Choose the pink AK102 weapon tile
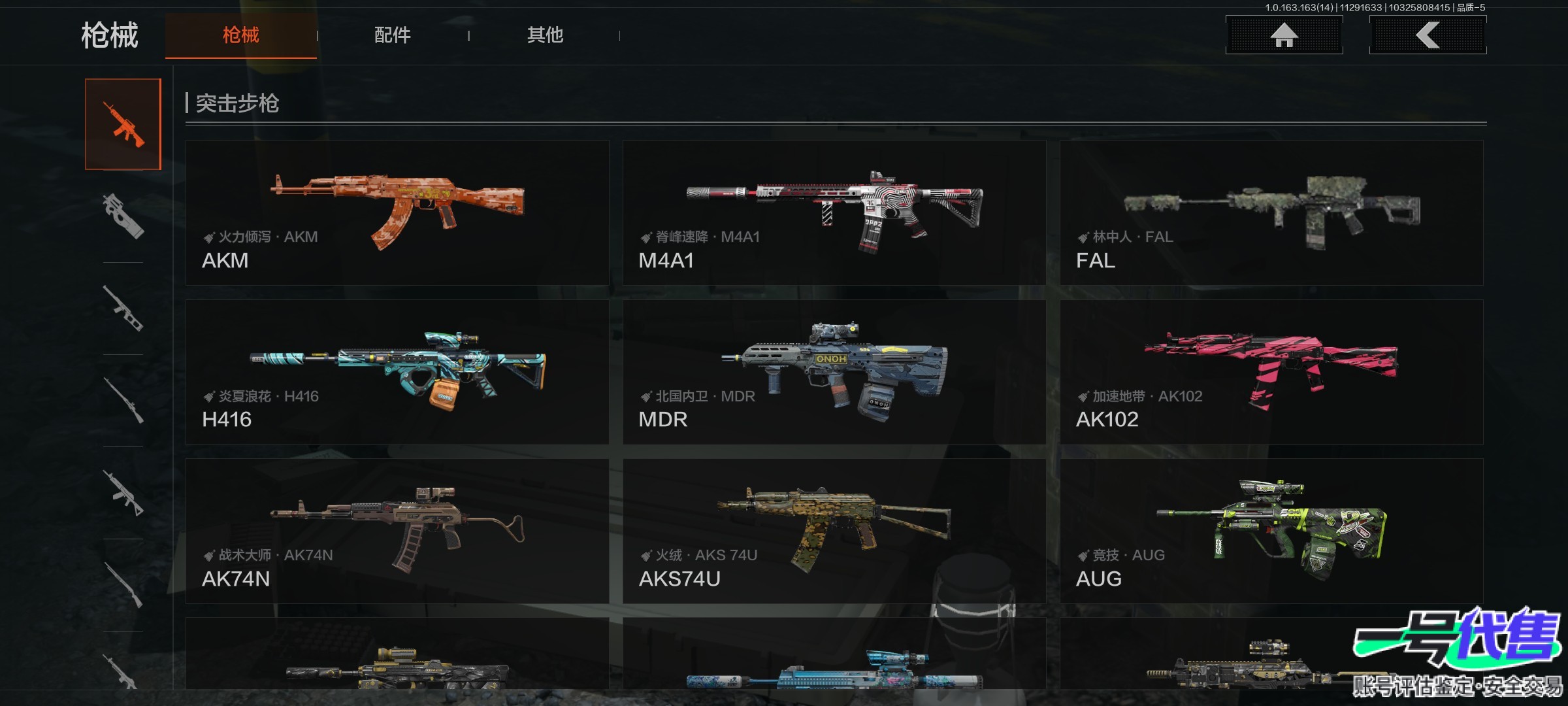The width and height of the screenshot is (1568, 706). tap(1271, 372)
